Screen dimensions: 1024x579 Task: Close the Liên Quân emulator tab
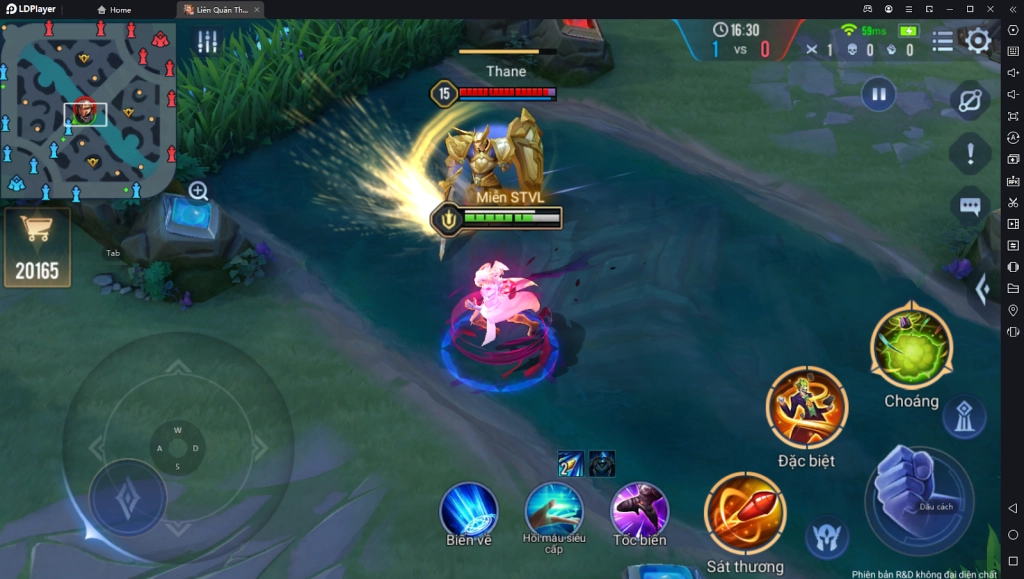257,10
